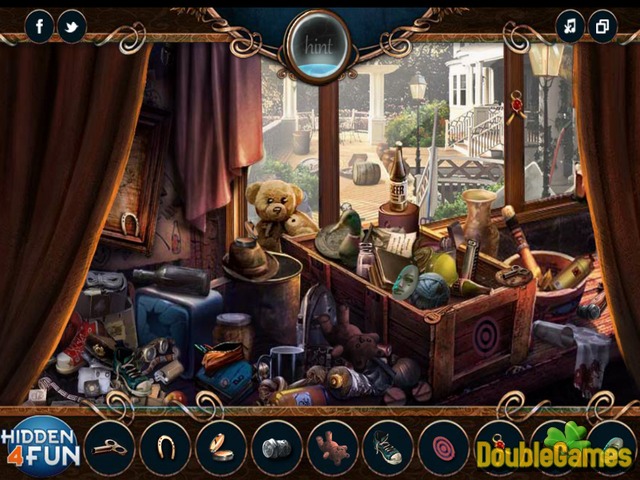Pick the gingerbread man item slot
This screenshot has width=640, height=480.
click(333, 446)
